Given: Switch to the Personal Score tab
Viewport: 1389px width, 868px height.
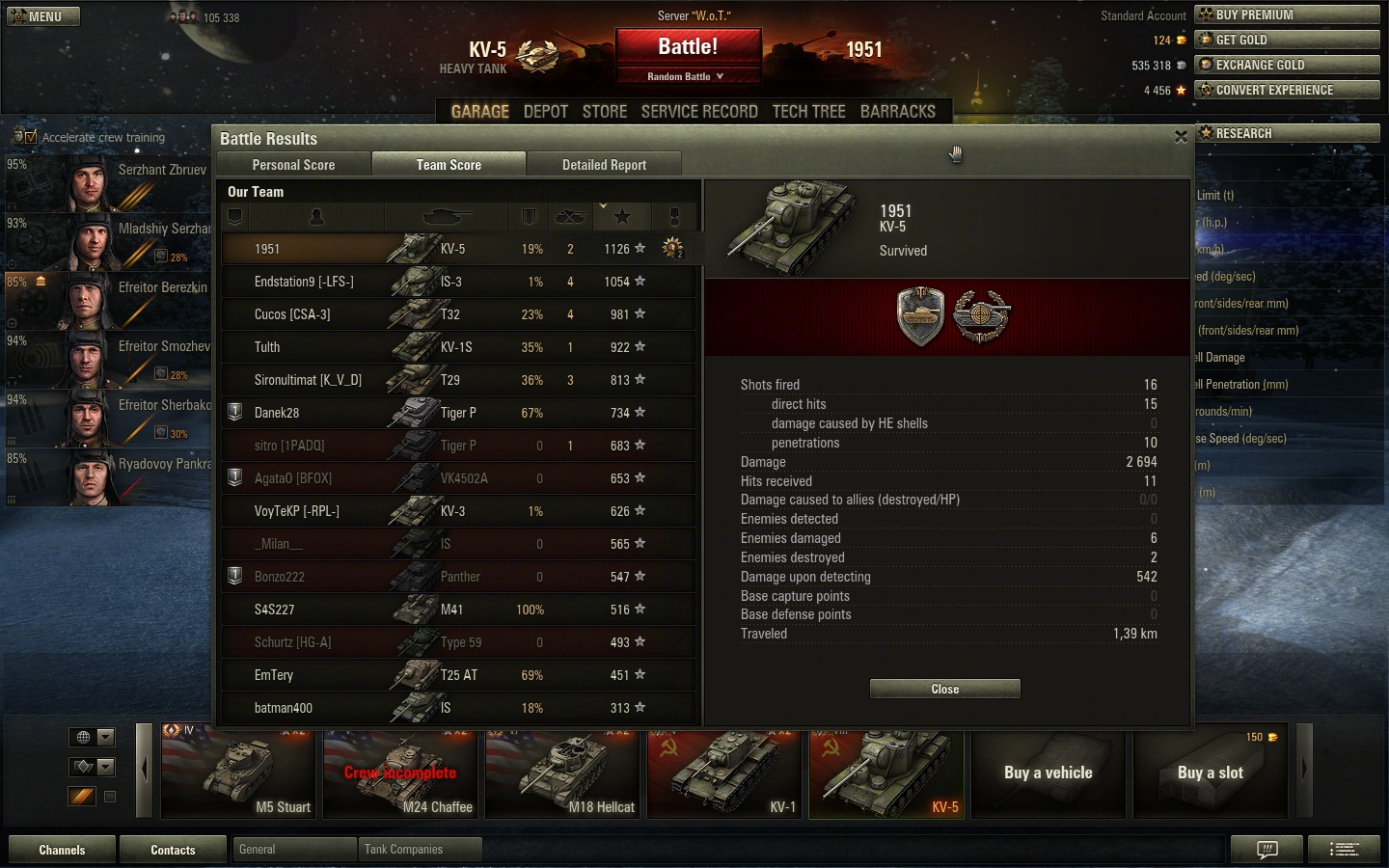Looking at the screenshot, I should click(x=293, y=165).
